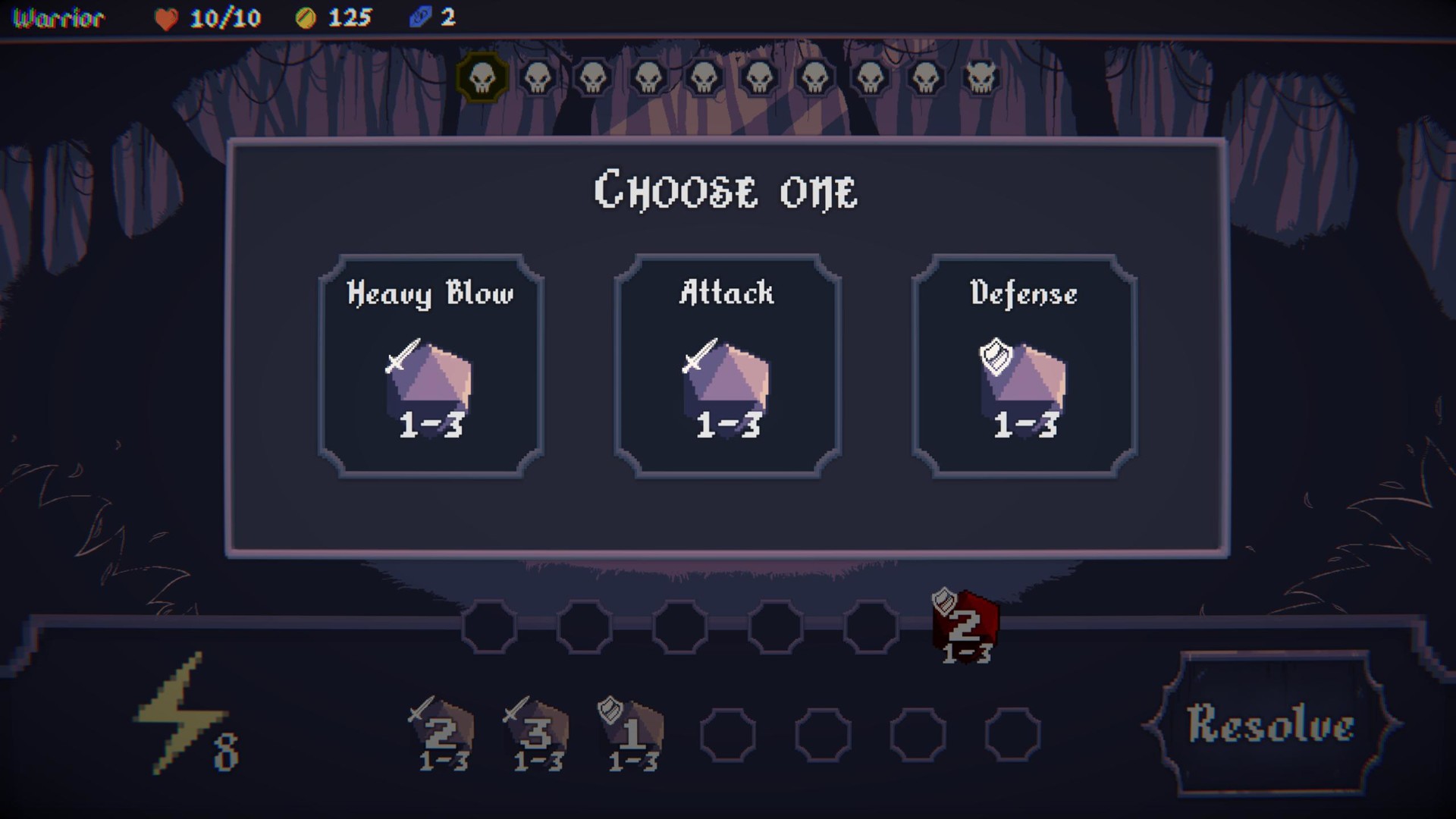
Task: Click the Warrior name label
Action: (x=59, y=18)
